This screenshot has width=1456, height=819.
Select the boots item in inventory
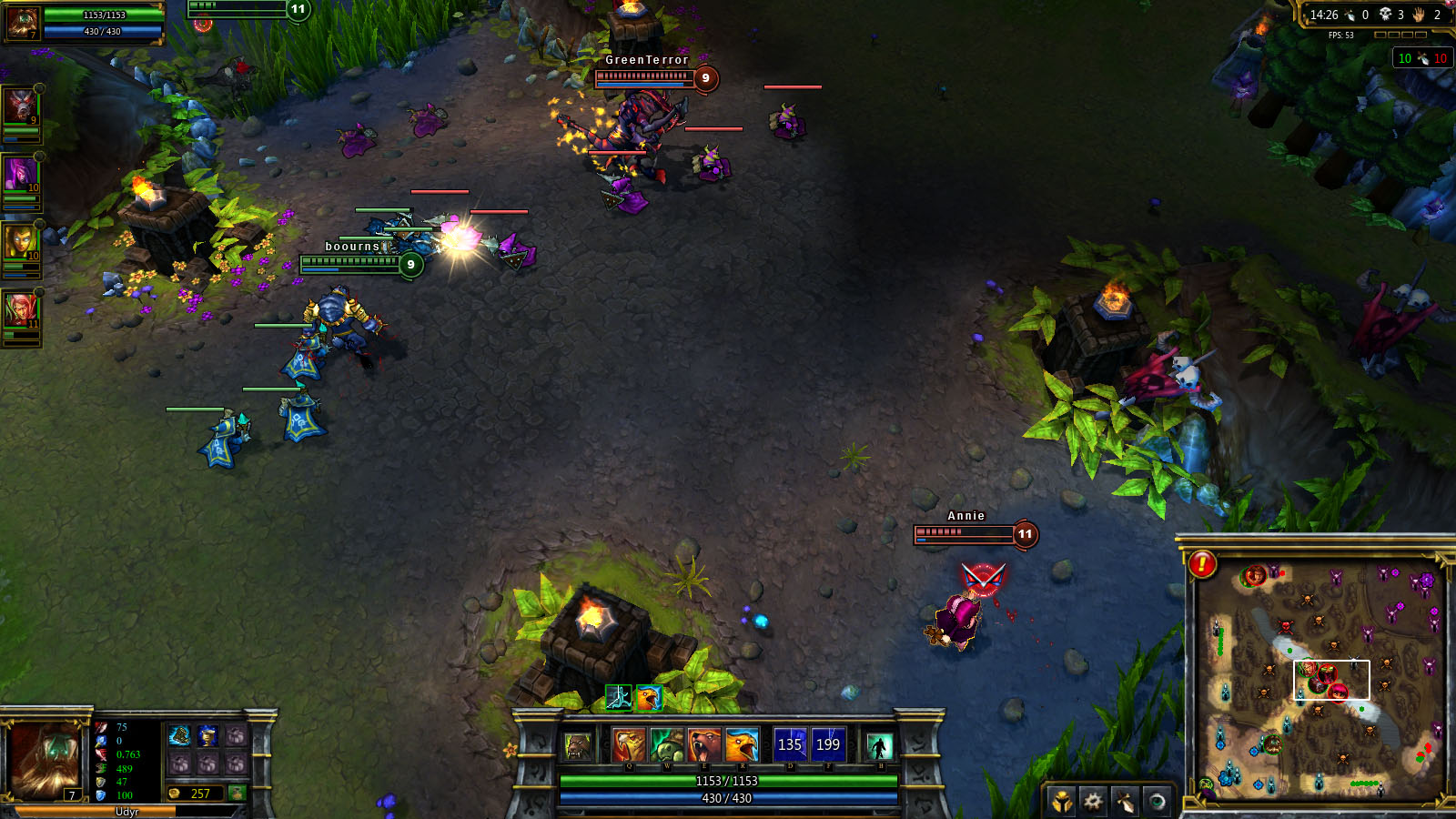click(x=180, y=735)
